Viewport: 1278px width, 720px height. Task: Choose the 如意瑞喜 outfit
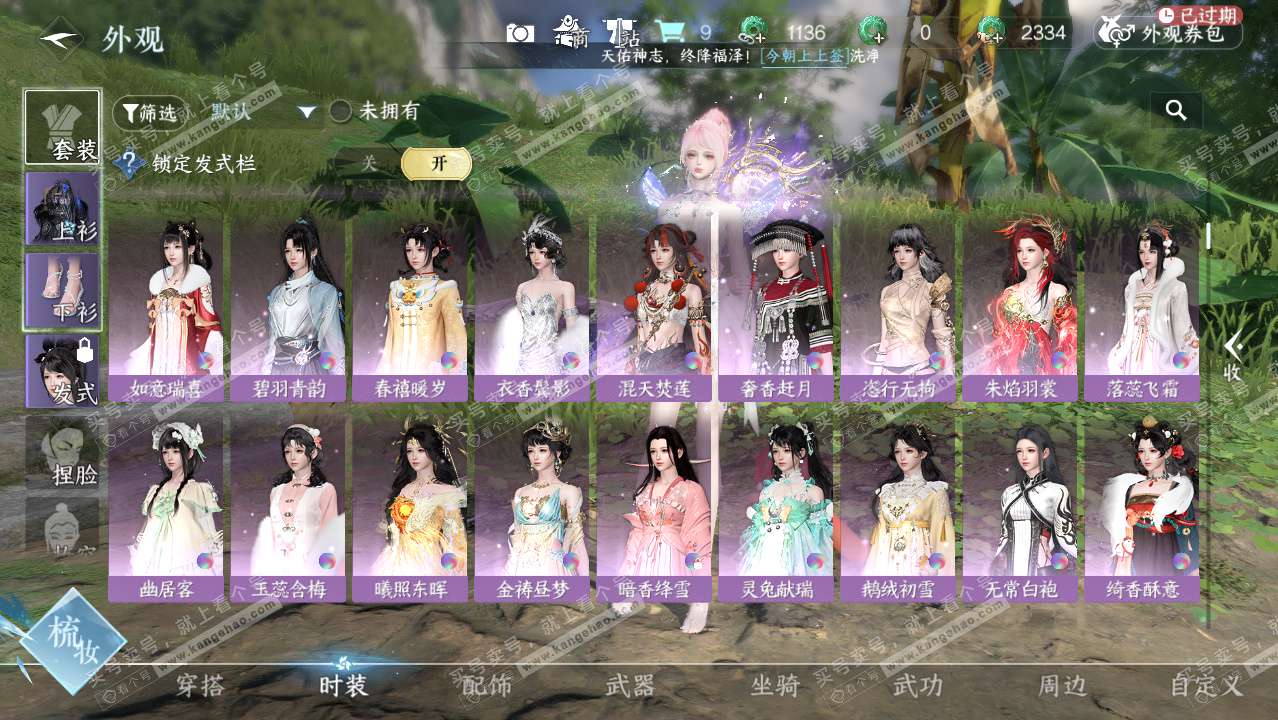[165, 310]
